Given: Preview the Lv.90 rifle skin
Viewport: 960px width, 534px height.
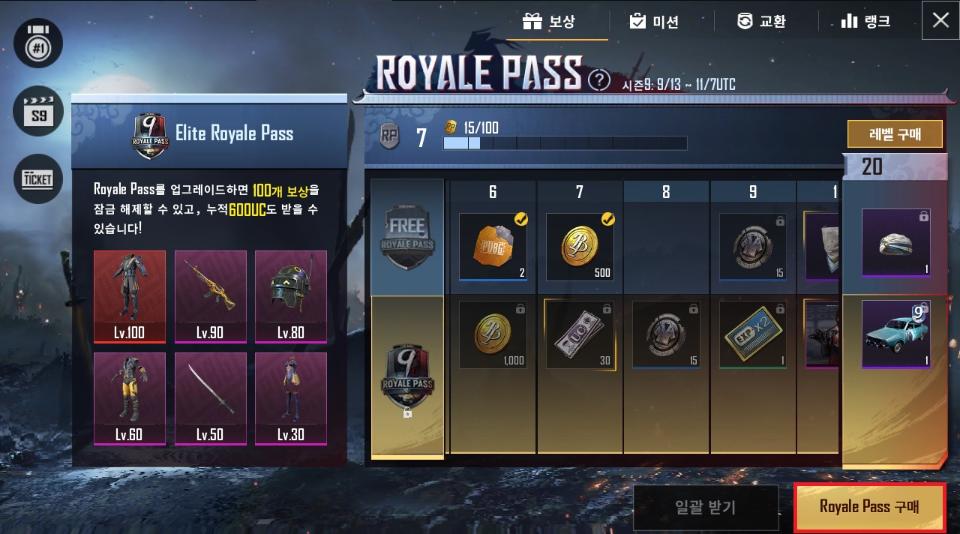Looking at the screenshot, I should pyautogui.click(x=210, y=294).
